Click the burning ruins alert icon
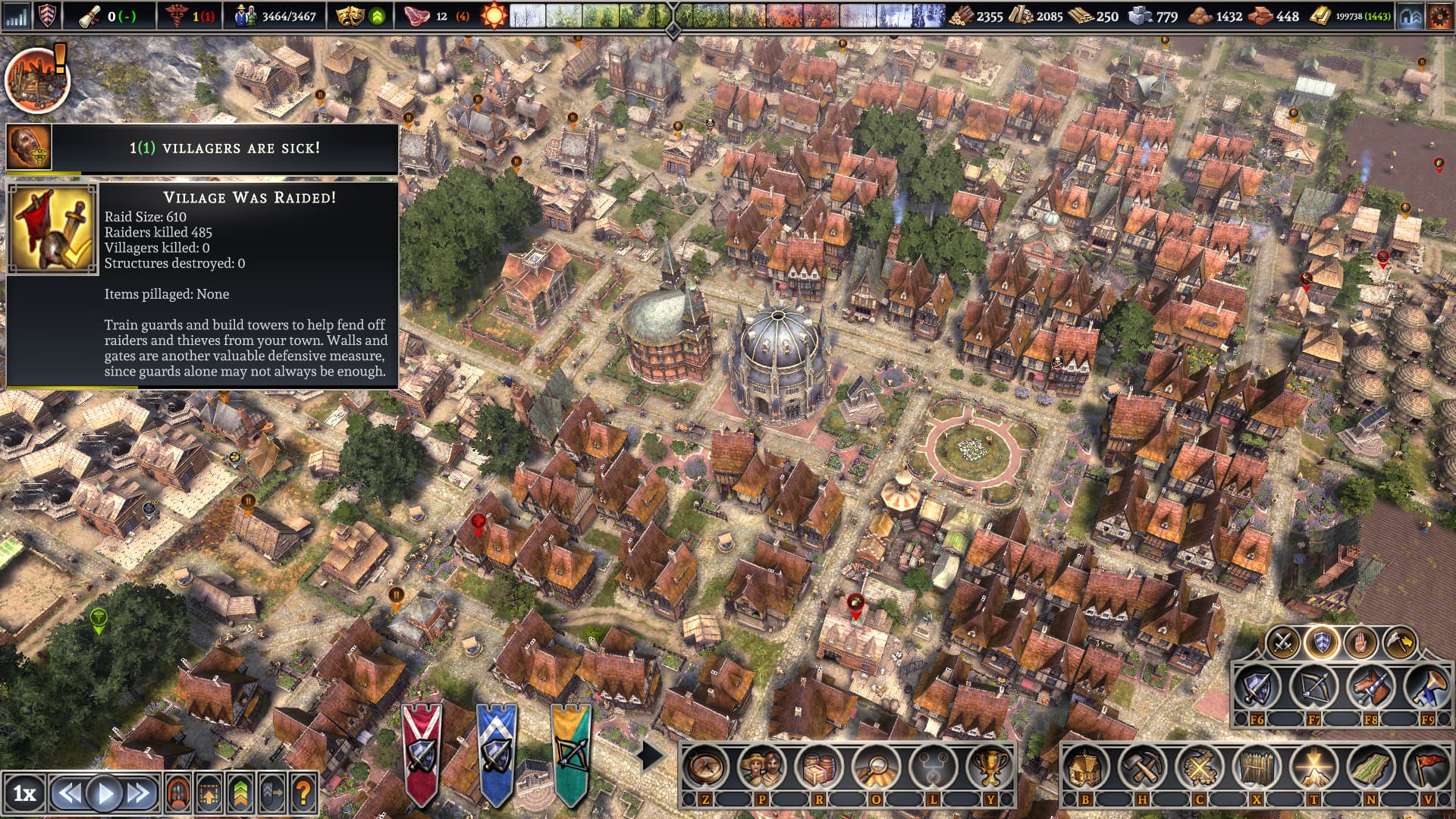This screenshot has width=1456, height=819. pyautogui.click(x=37, y=79)
